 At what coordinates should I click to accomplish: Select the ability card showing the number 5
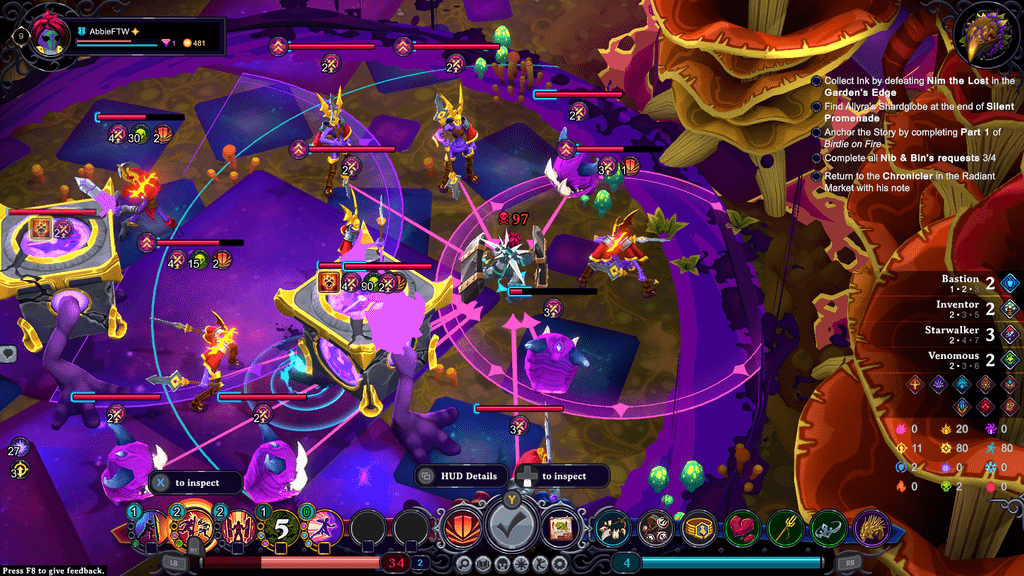[x=282, y=526]
